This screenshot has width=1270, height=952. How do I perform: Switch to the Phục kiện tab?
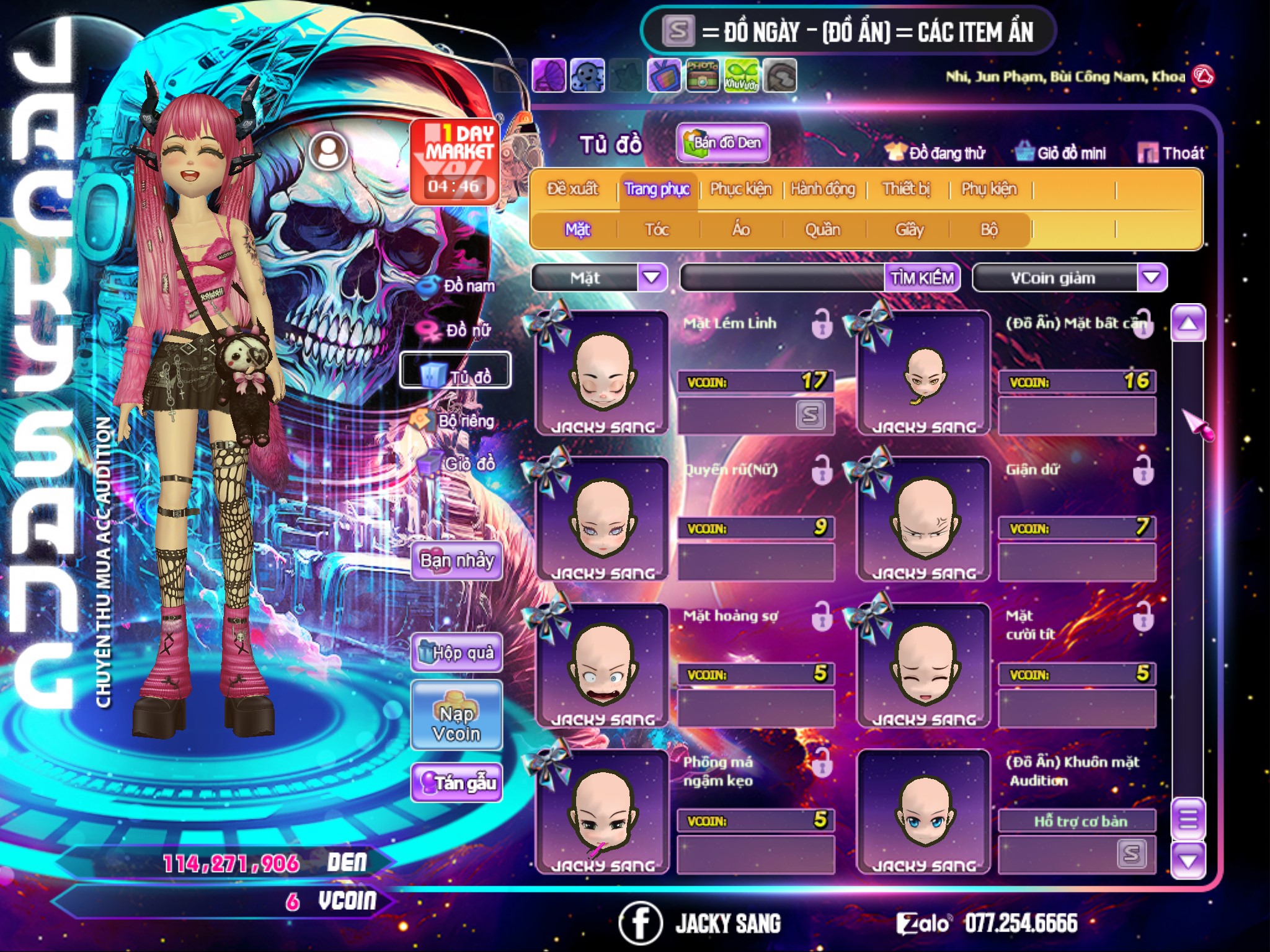(740, 189)
